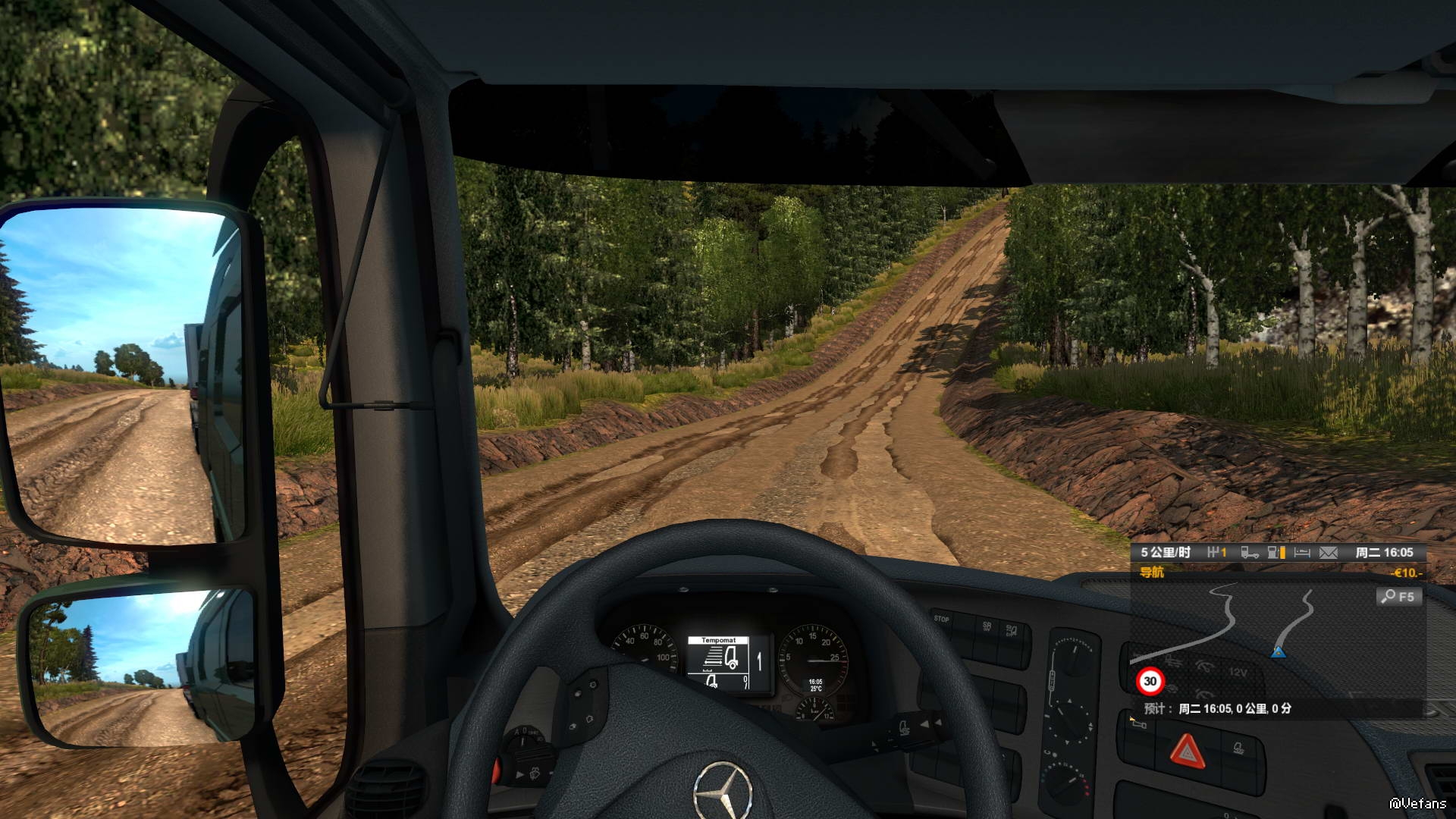Click the rest bed icon

click(x=1302, y=553)
